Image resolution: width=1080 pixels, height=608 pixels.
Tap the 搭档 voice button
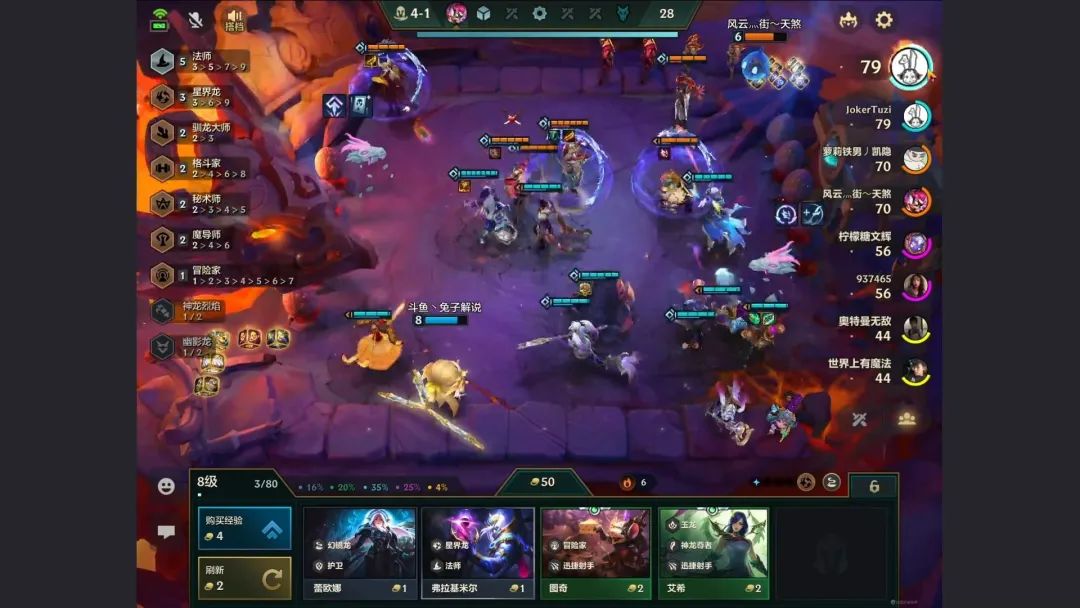coord(235,20)
